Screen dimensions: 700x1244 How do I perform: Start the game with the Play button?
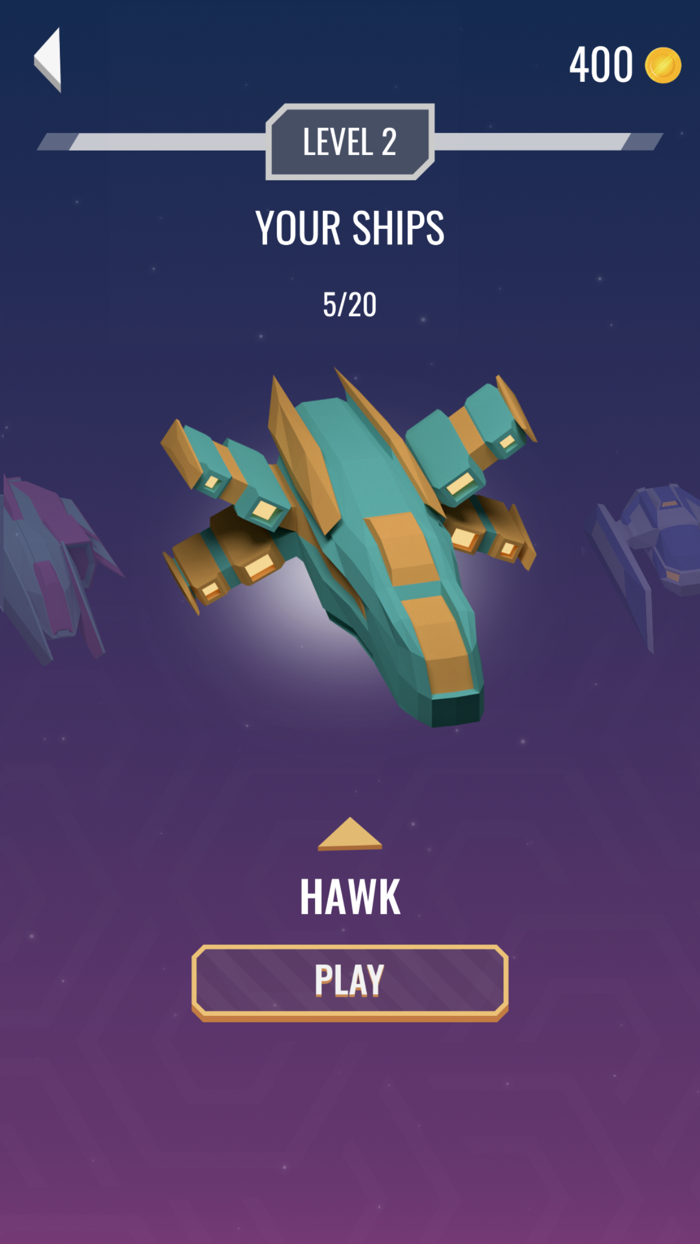pos(350,981)
